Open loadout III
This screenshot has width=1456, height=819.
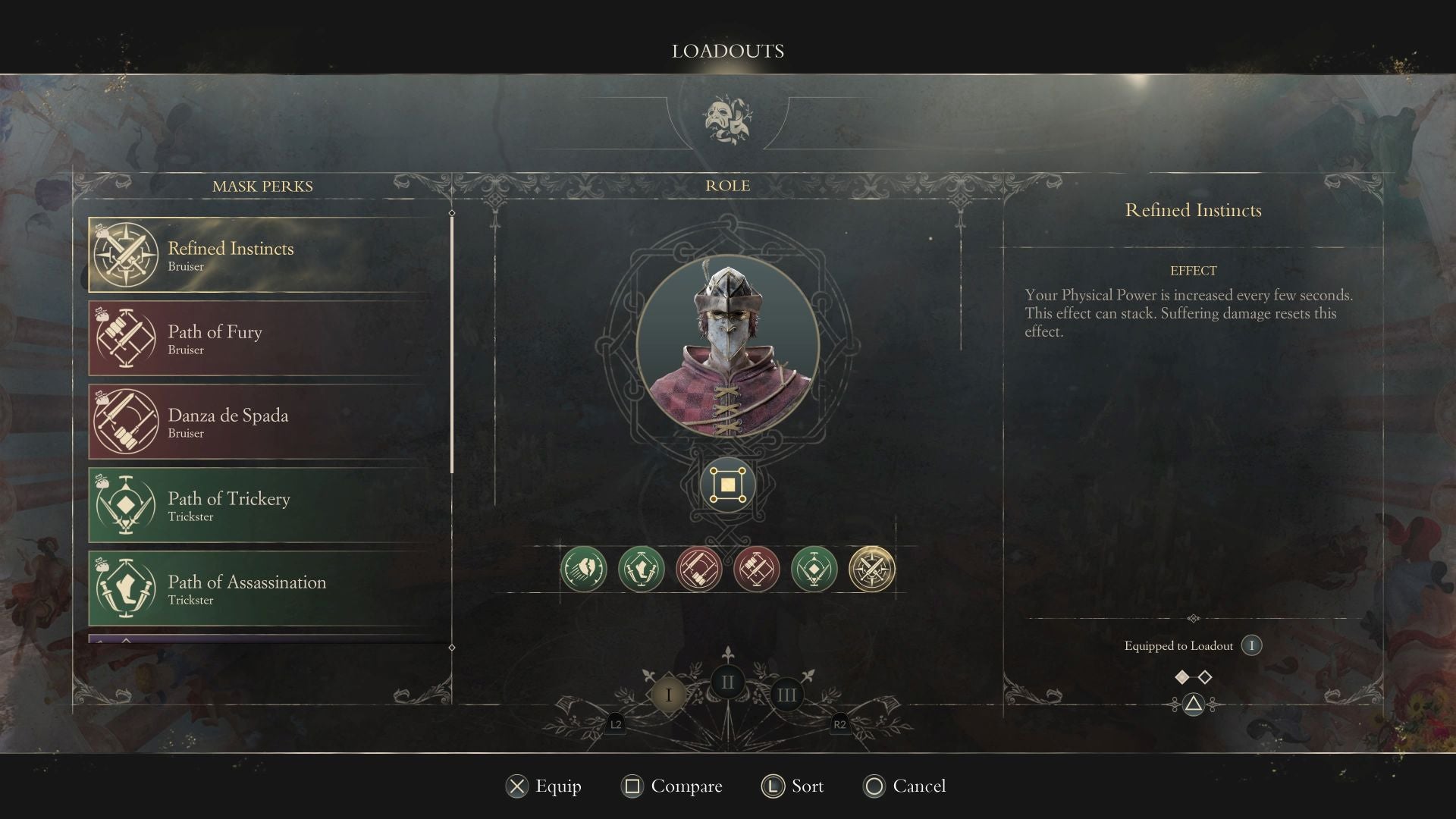click(x=786, y=694)
